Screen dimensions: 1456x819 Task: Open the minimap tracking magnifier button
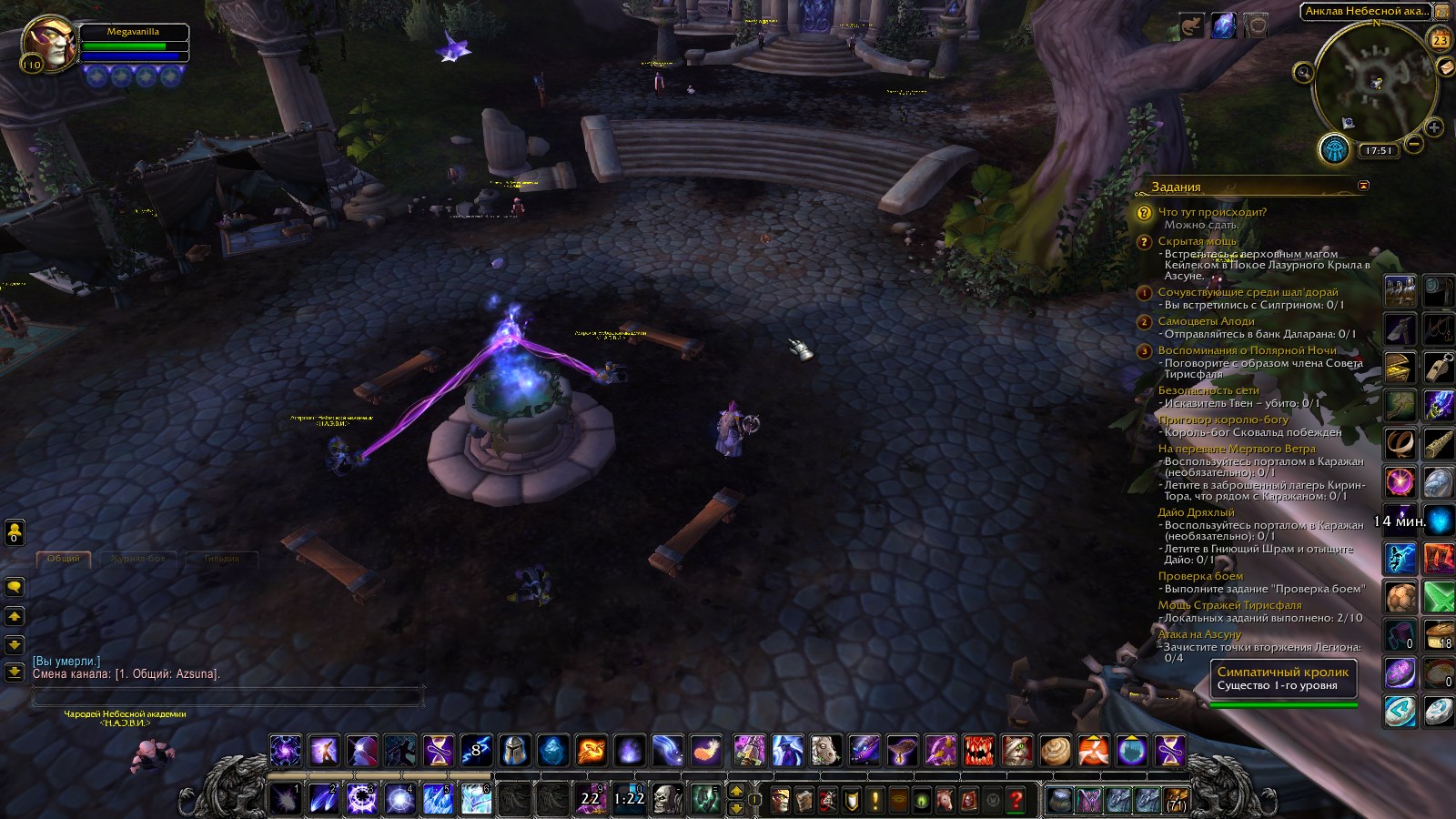[x=1304, y=73]
